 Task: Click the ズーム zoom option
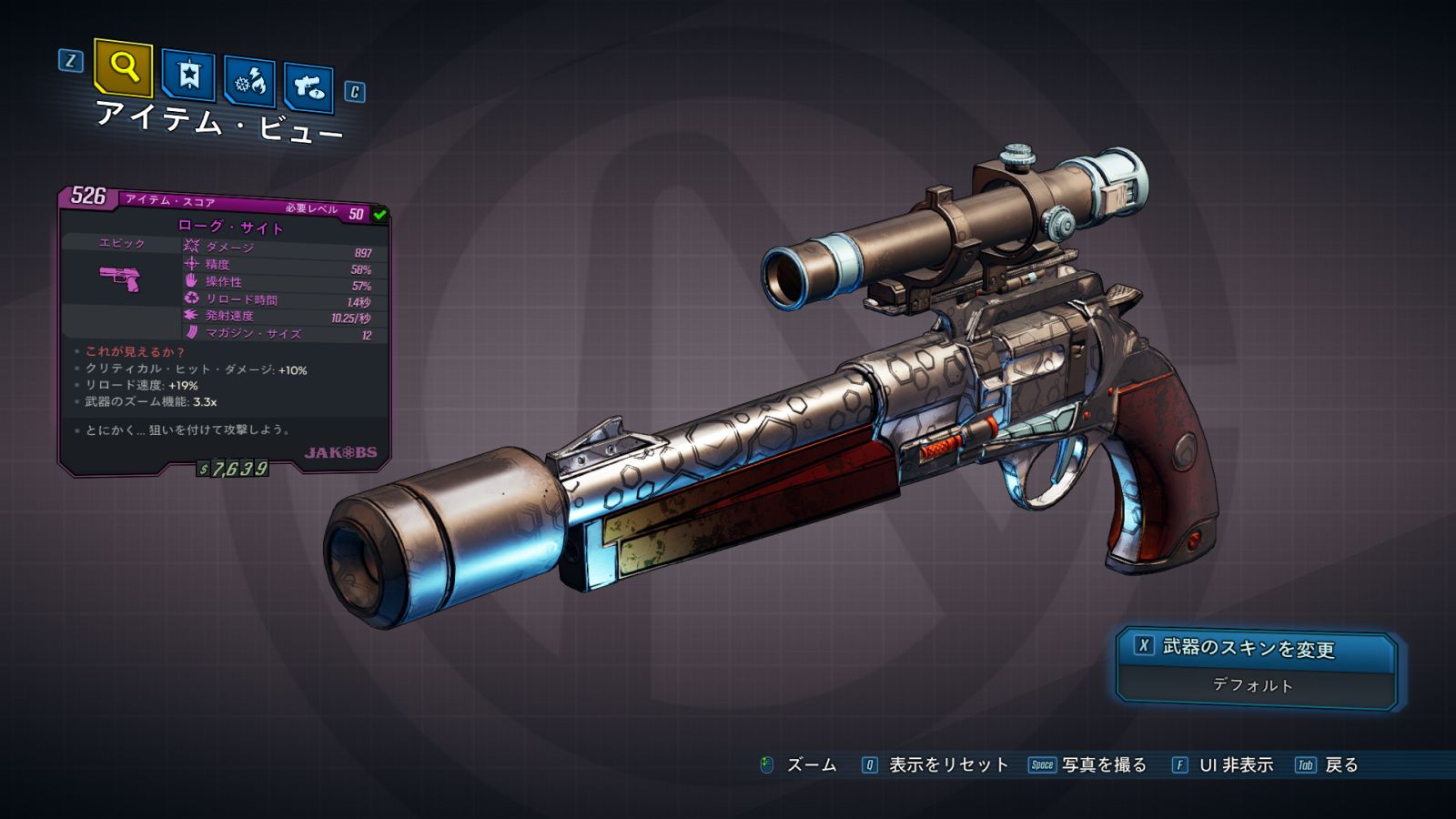pyautogui.click(x=799, y=765)
